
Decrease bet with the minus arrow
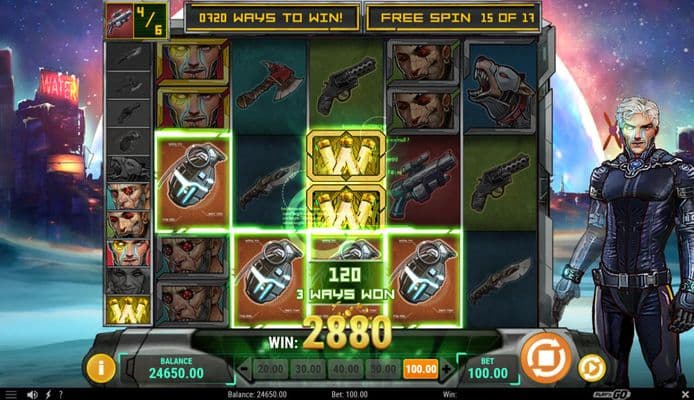tap(242, 369)
